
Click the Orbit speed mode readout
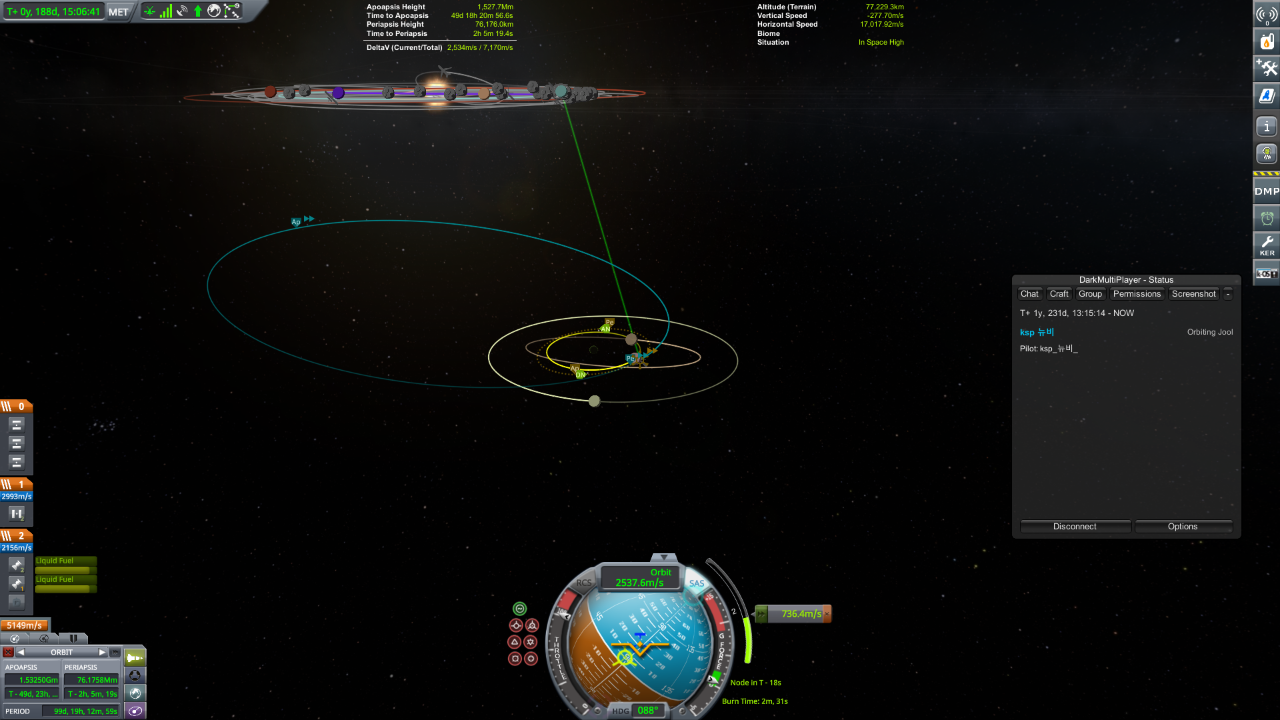point(640,577)
